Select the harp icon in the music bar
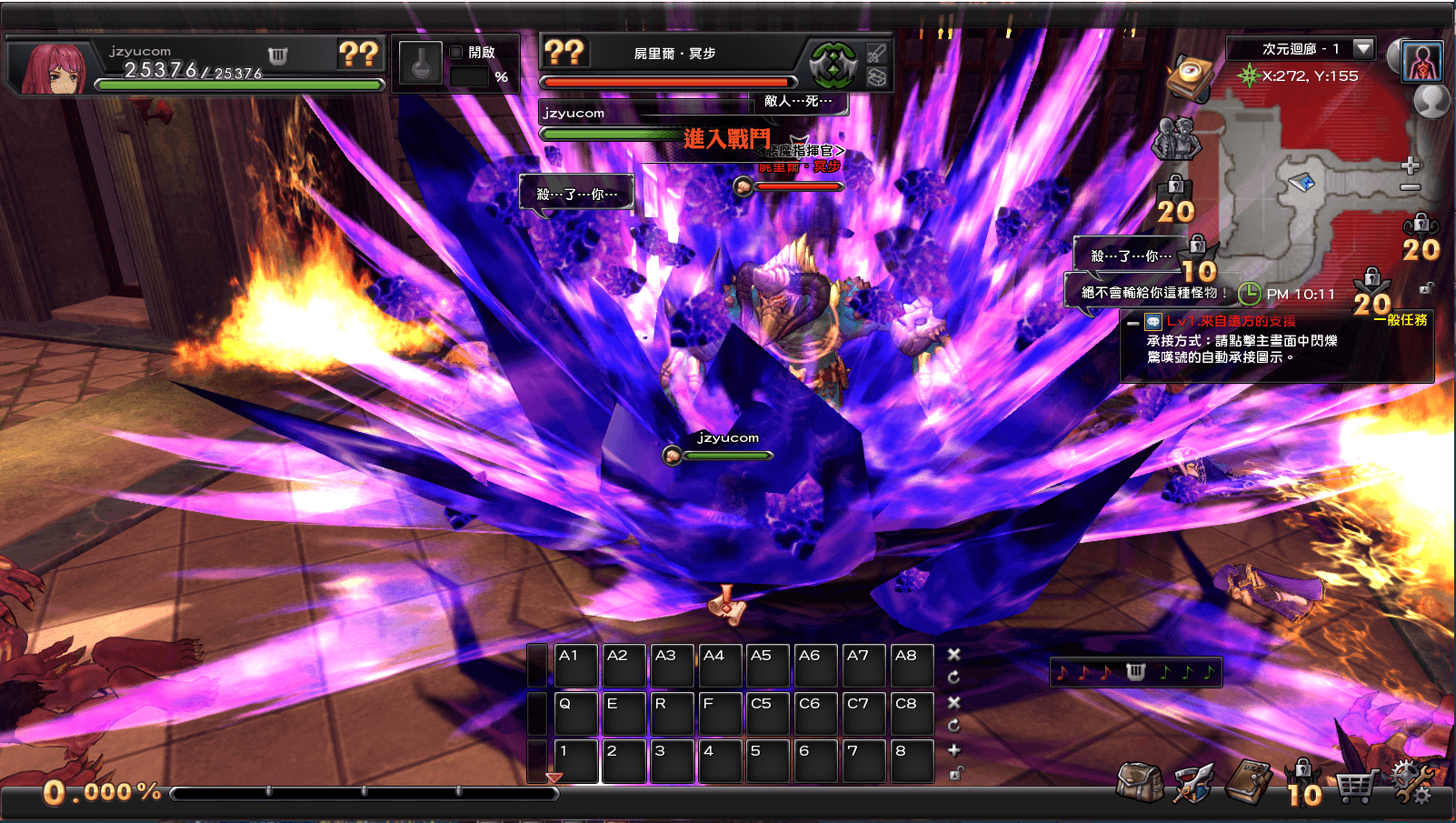This screenshot has width=1456, height=823. click(1134, 671)
